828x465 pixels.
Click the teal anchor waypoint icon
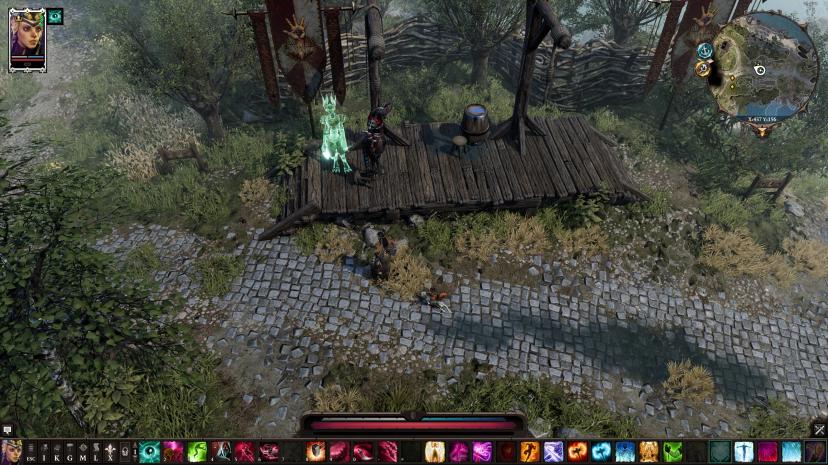point(705,50)
